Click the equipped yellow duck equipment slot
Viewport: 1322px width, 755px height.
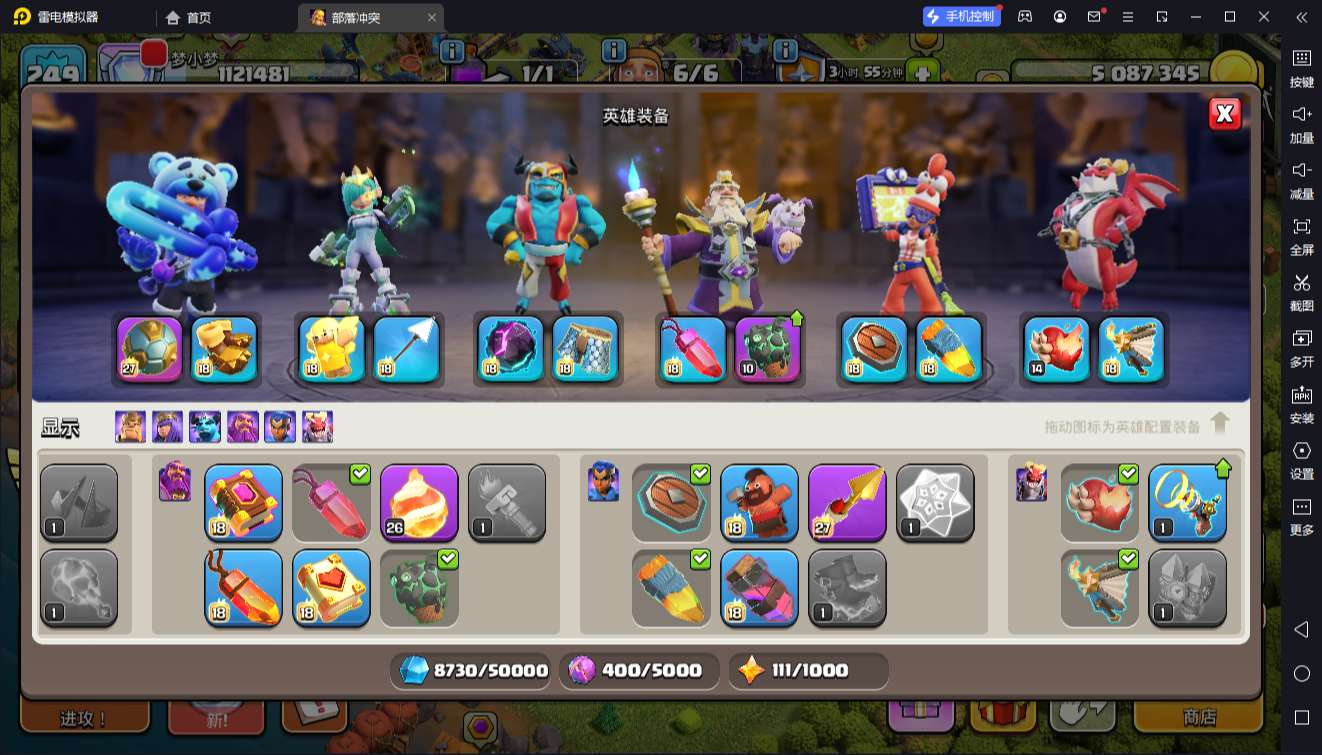(332, 349)
